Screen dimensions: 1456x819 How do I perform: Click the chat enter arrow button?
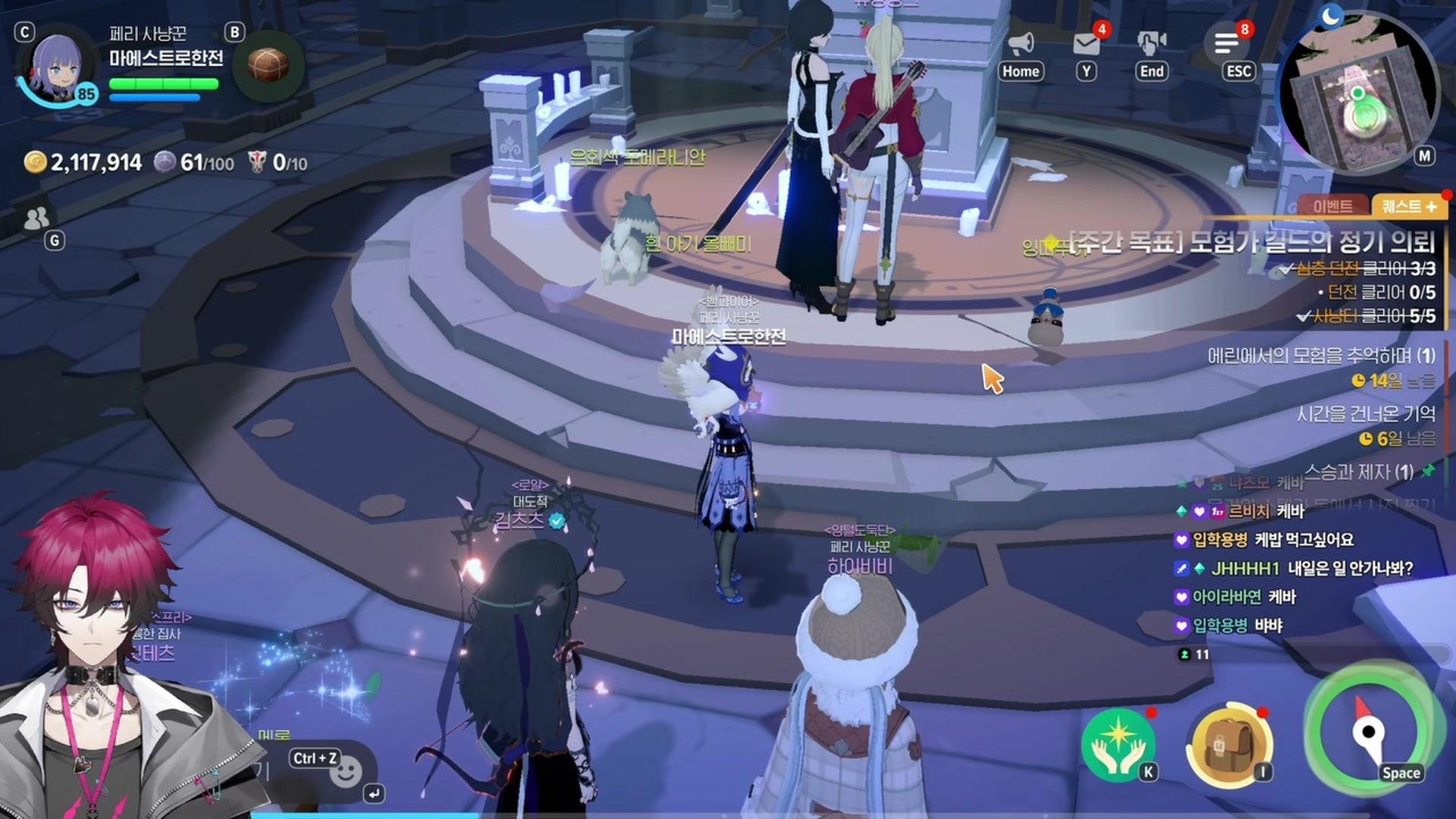tap(375, 794)
